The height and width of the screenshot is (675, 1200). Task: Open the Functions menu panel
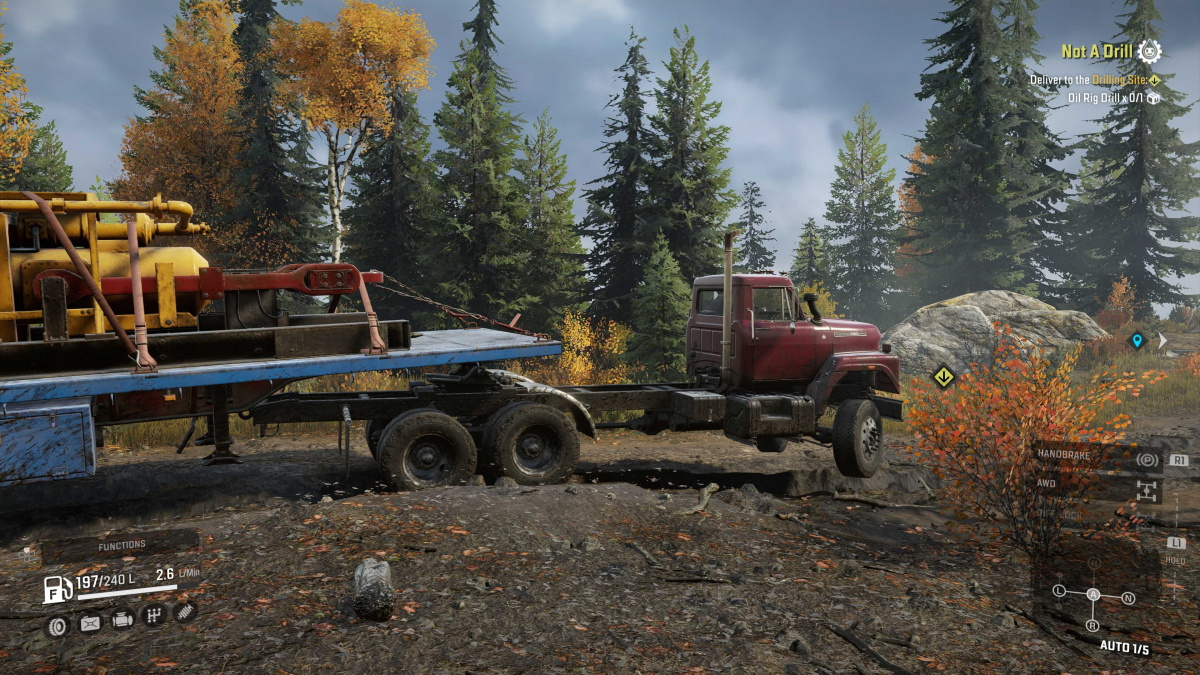121,546
